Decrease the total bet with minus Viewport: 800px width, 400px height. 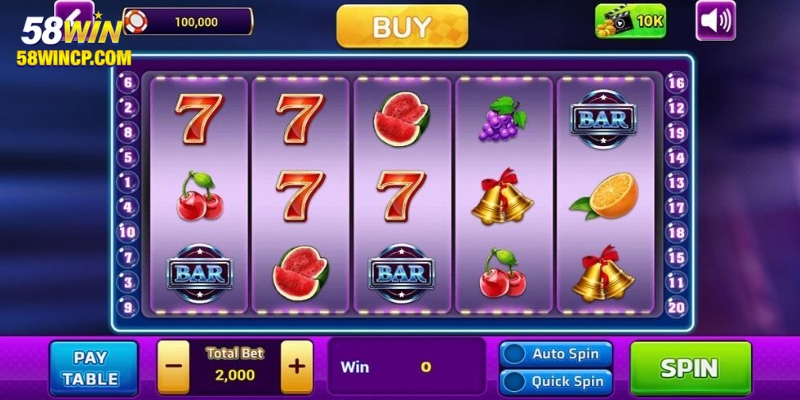point(174,366)
